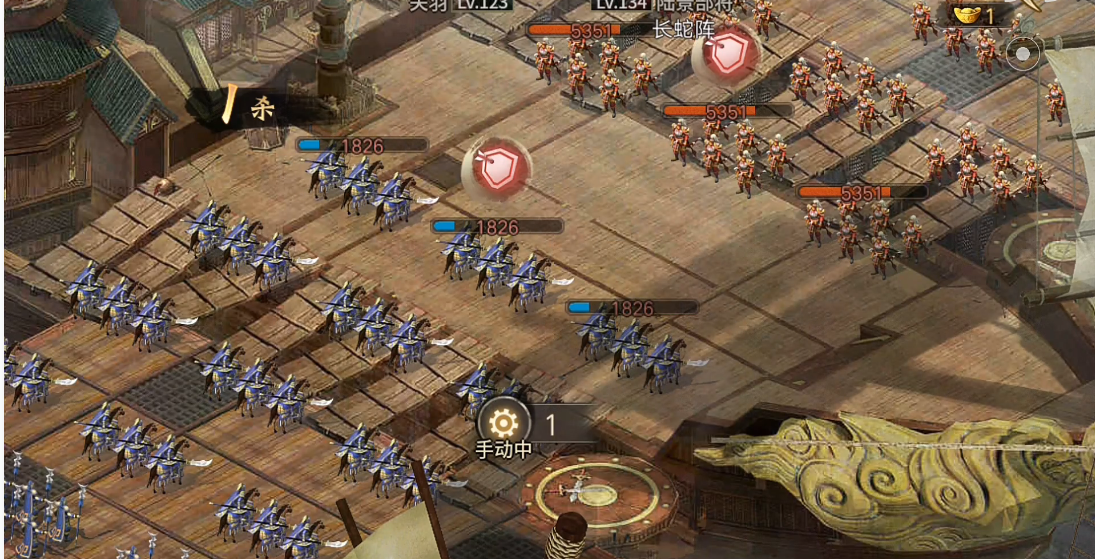
Task: Select the upper red shield formation icon
Action: 725,54
